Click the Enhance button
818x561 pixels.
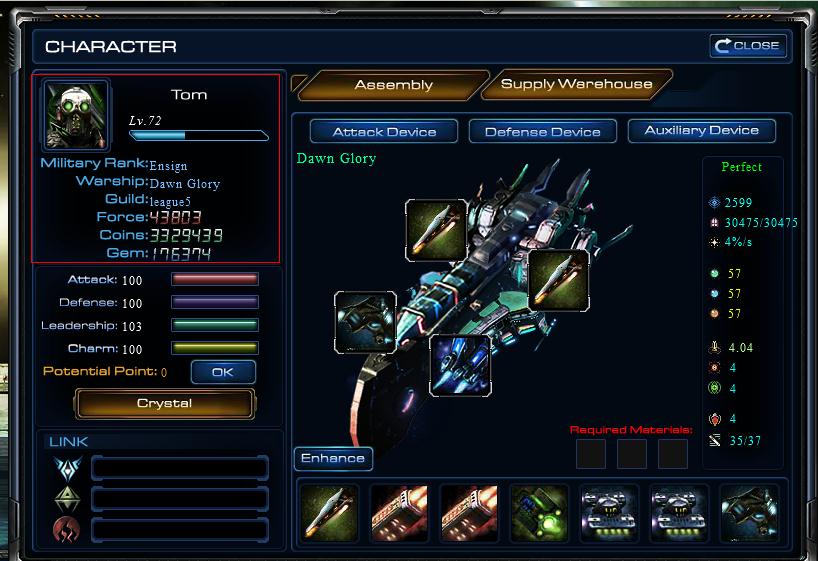tap(333, 458)
